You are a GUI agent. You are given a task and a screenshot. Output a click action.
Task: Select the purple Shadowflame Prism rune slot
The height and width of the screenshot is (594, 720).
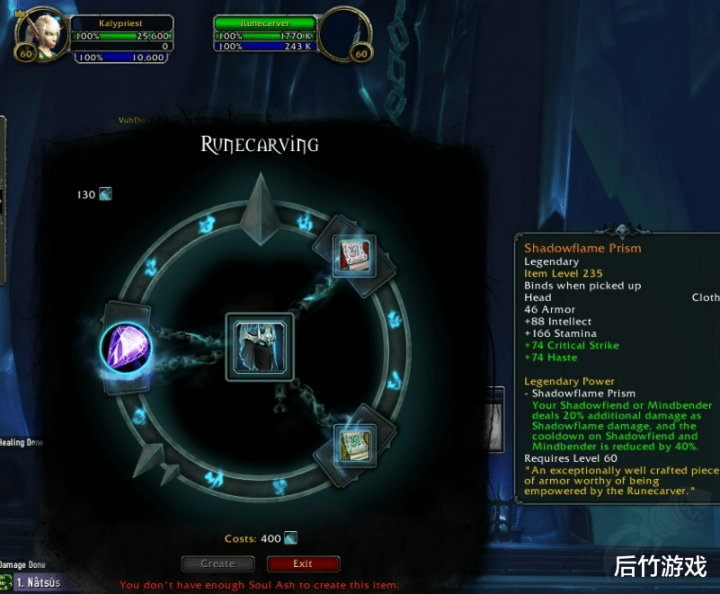click(126, 347)
